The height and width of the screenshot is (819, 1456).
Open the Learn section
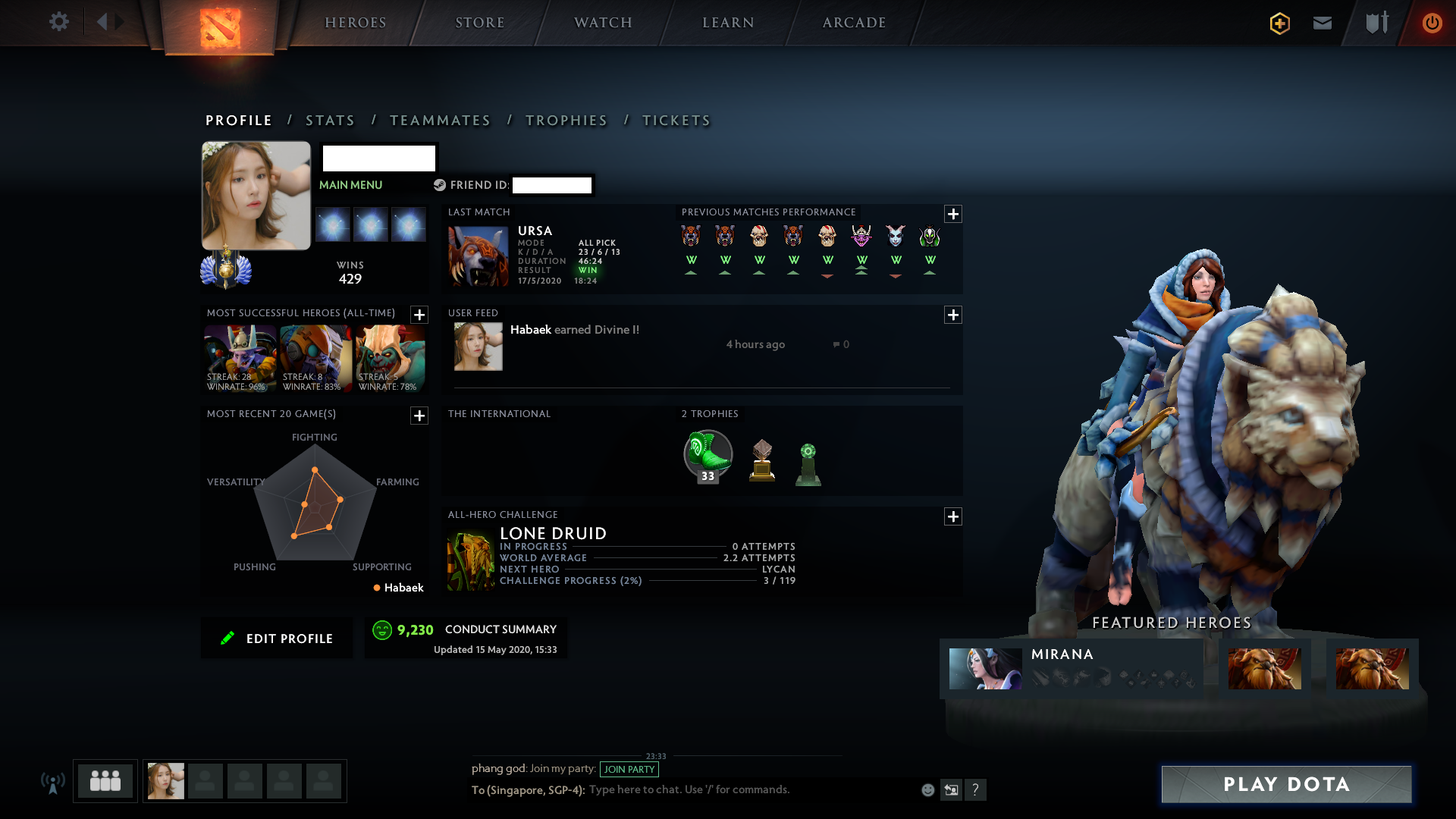click(728, 23)
